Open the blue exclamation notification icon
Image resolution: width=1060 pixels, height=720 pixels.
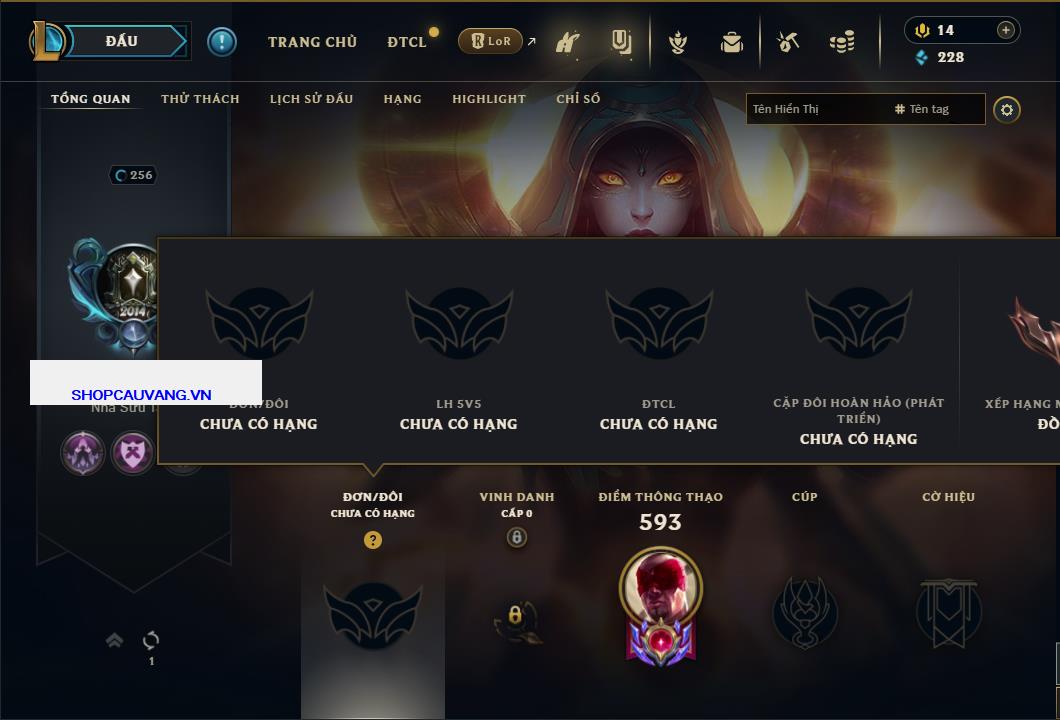click(221, 41)
